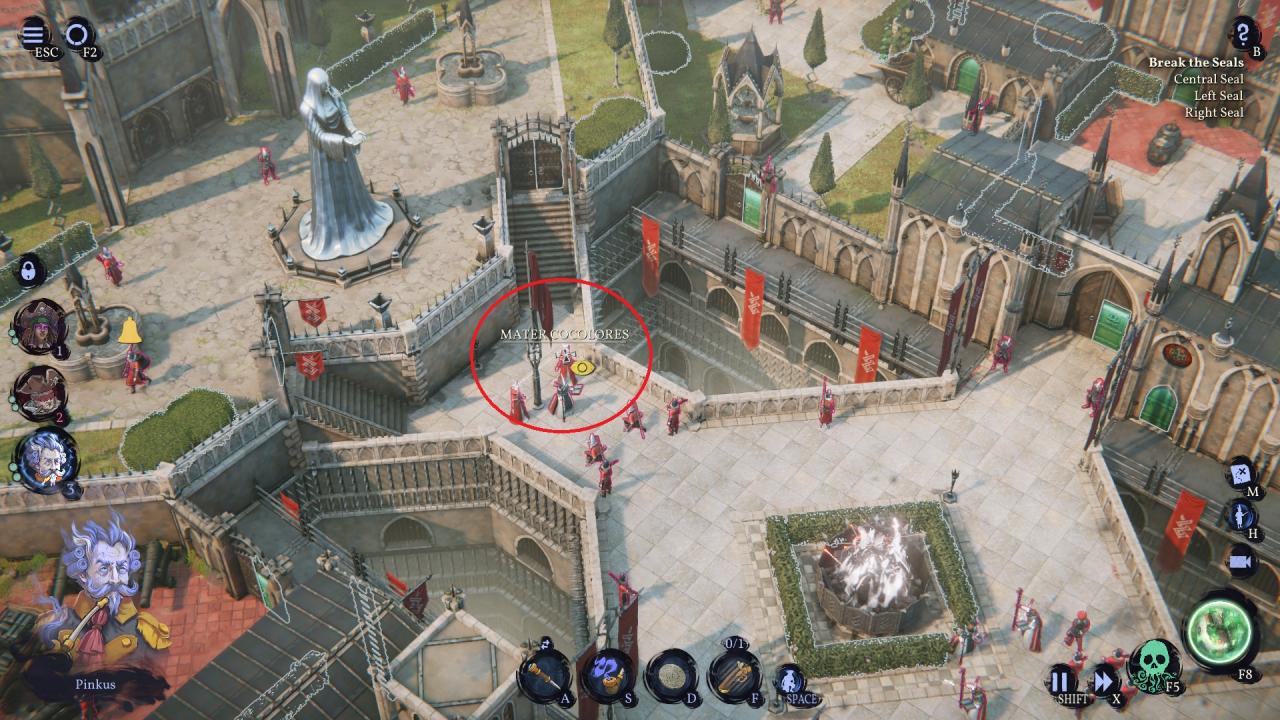Select the red-hatted crew portrait numbered 2
The width and height of the screenshot is (1280, 720).
[41, 392]
